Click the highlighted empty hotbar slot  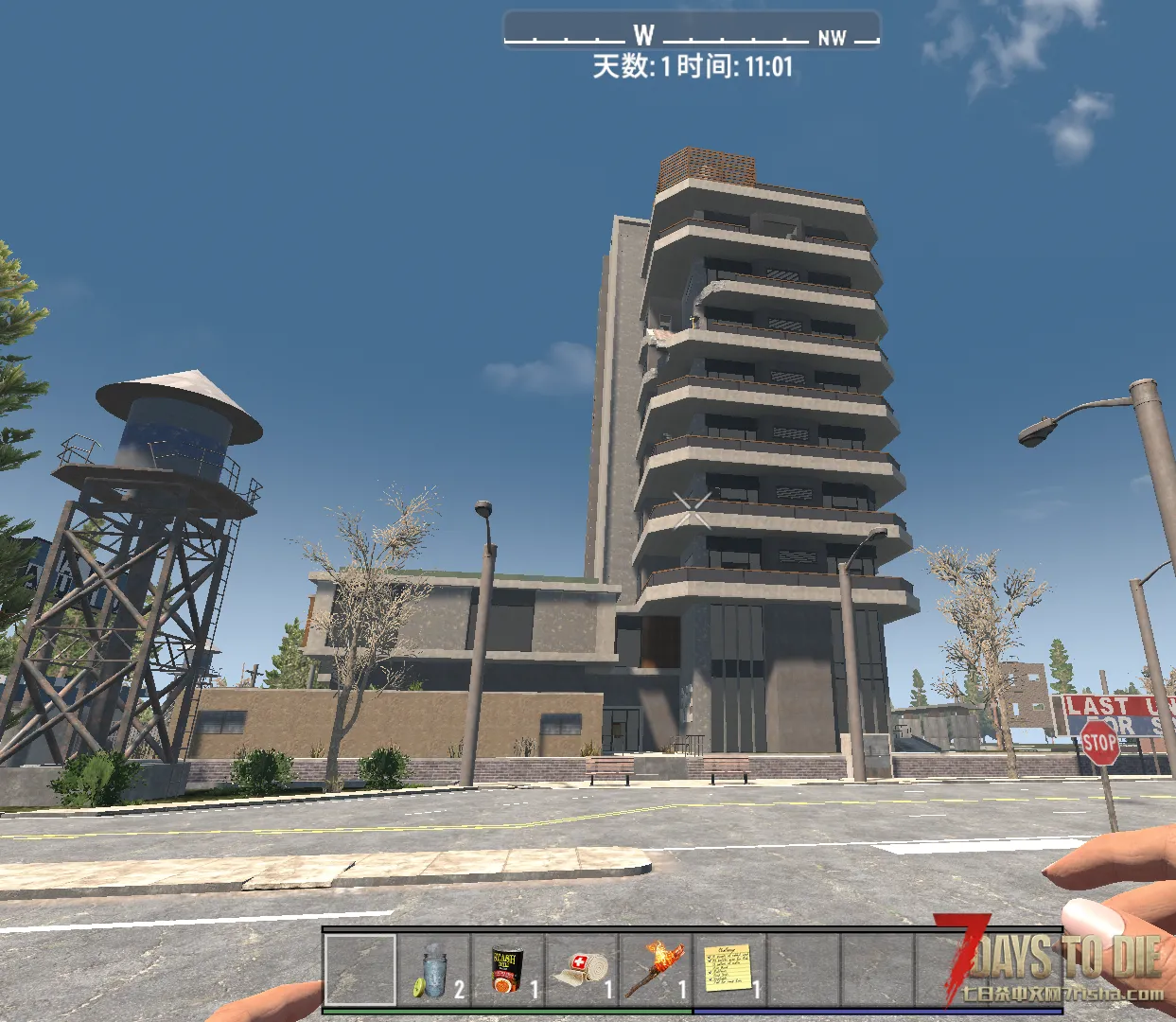(x=360, y=970)
